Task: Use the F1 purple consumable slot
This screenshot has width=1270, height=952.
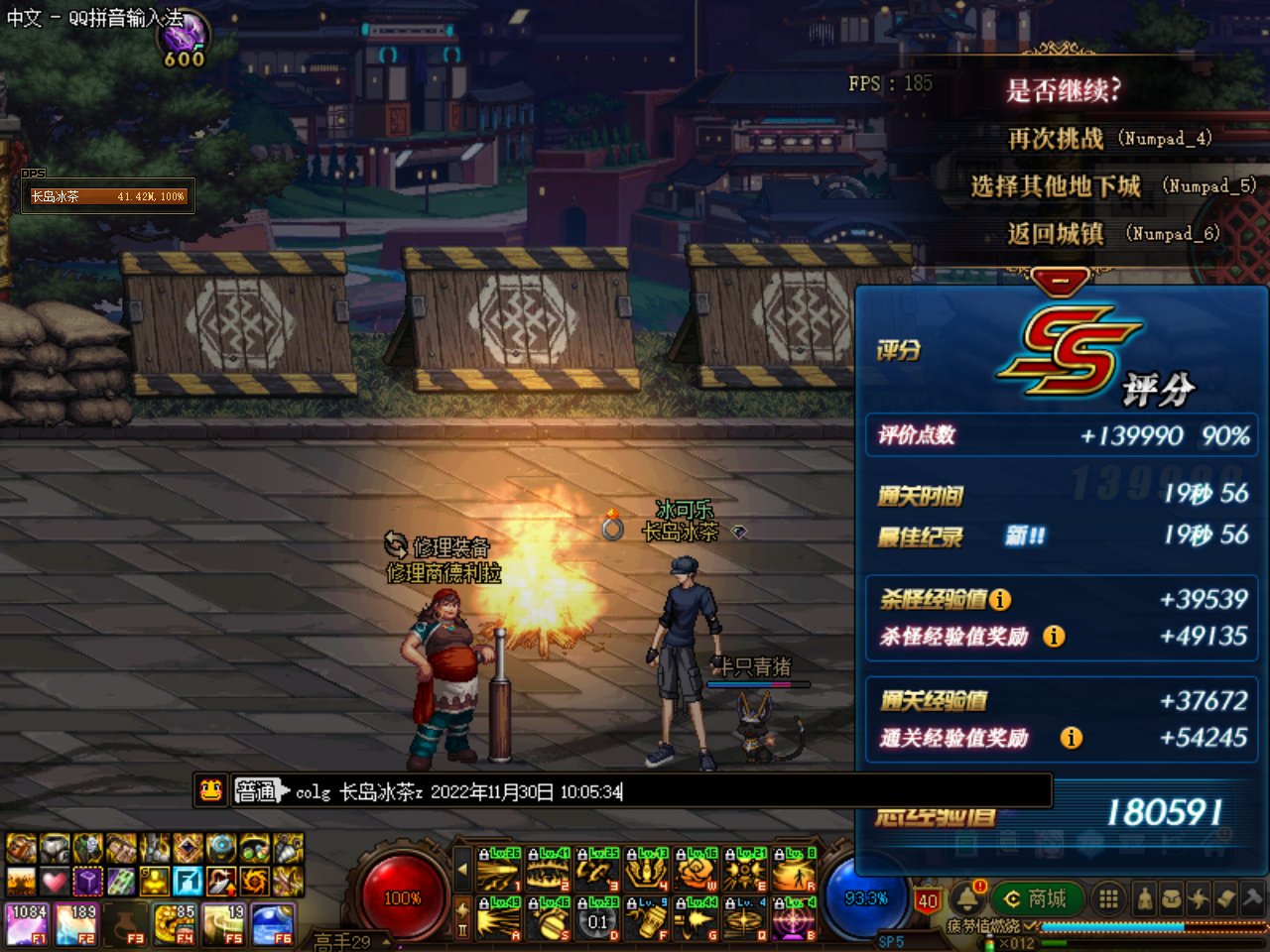Action: (27, 923)
